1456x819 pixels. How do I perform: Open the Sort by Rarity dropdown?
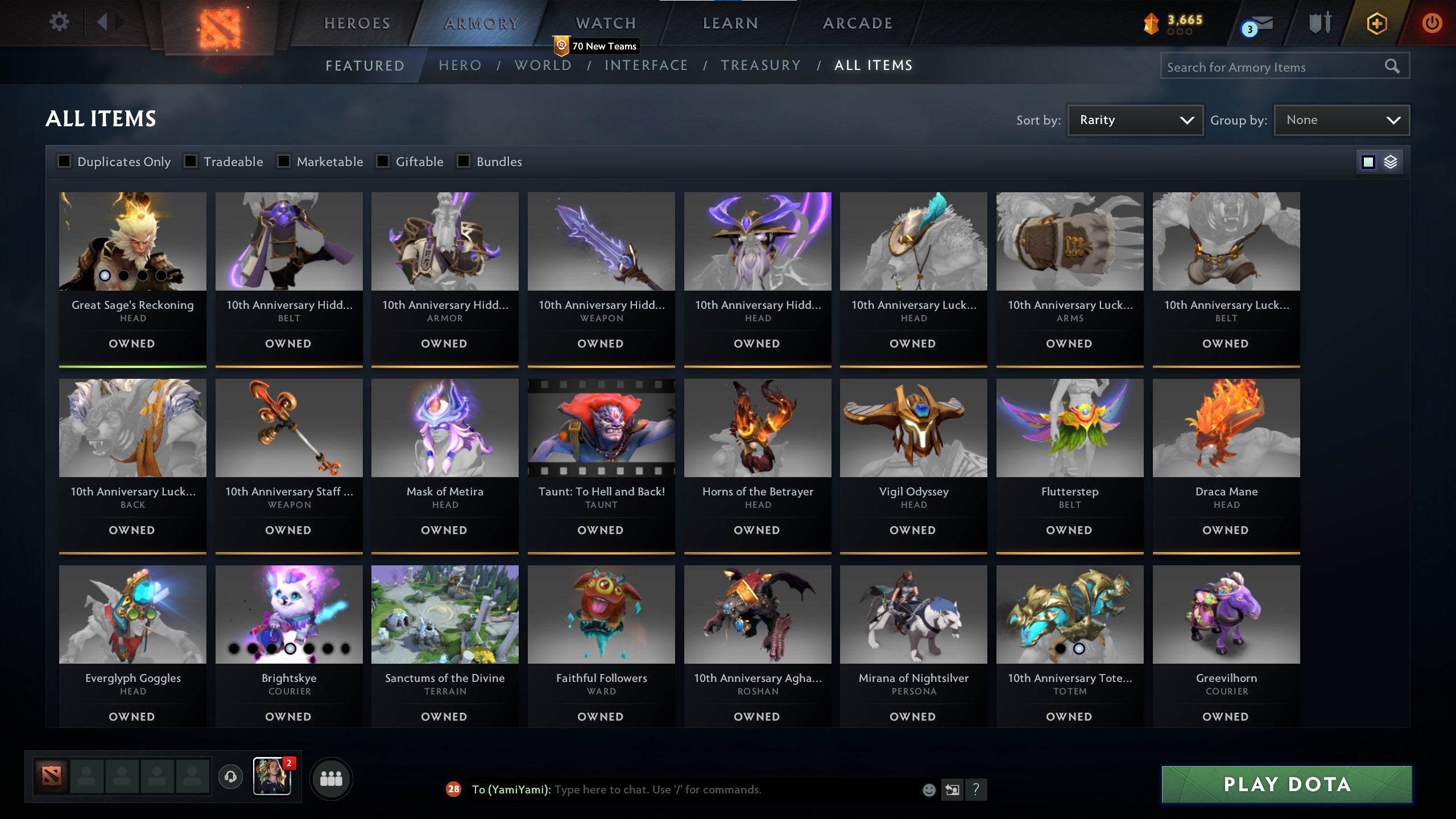[x=1135, y=119]
